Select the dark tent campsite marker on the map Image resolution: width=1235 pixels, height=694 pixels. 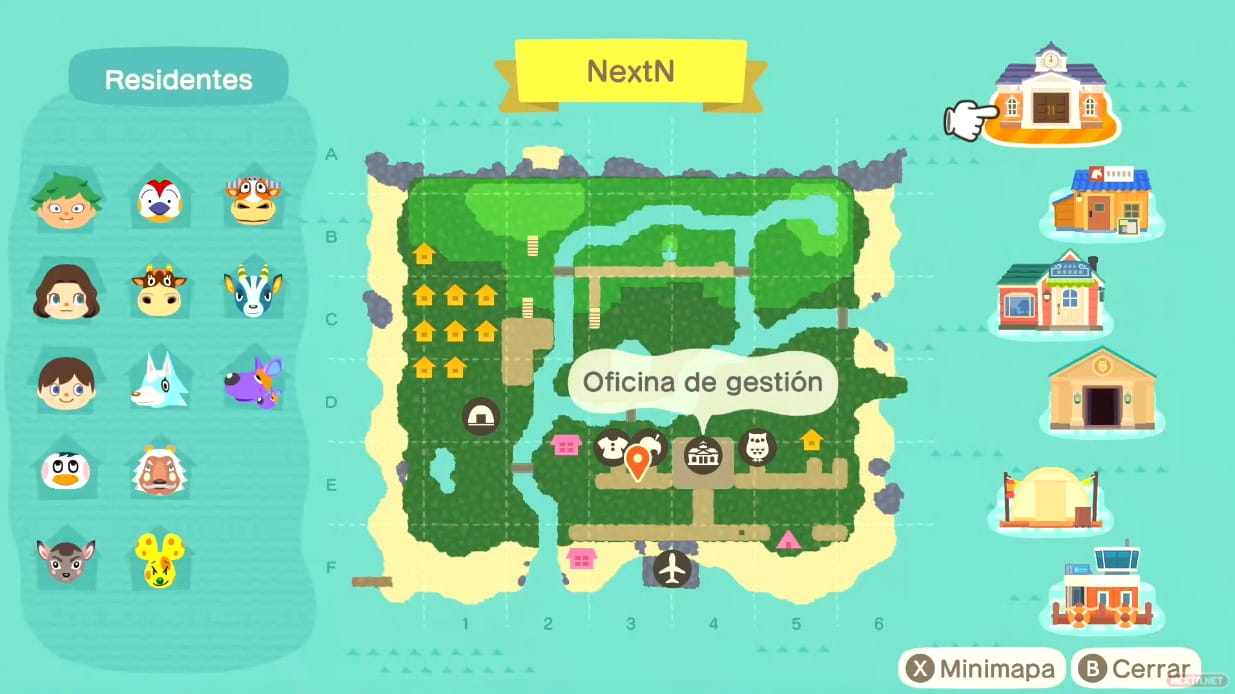tap(481, 416)
